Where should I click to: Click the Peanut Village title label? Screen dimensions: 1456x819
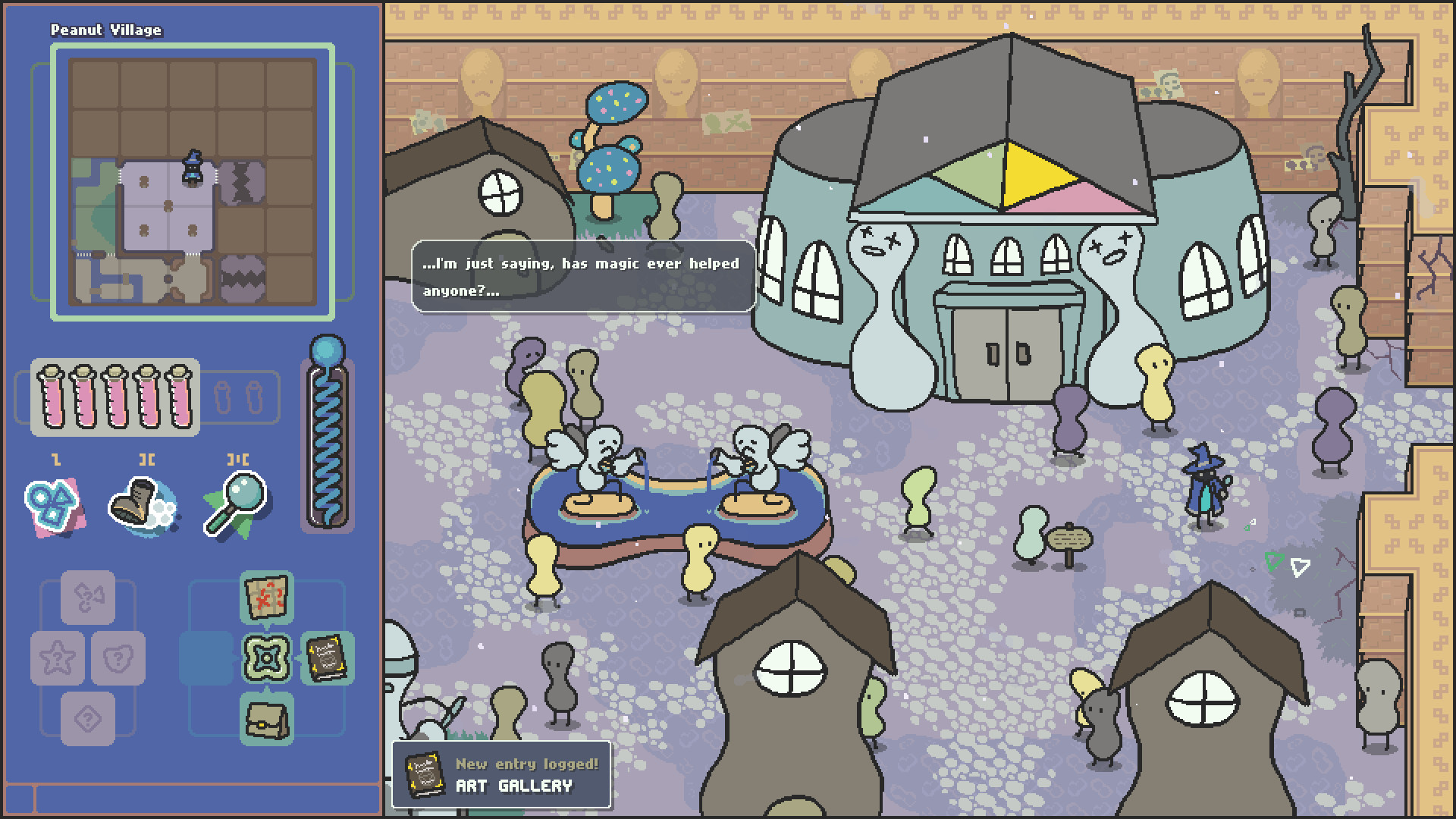point(105,30)
